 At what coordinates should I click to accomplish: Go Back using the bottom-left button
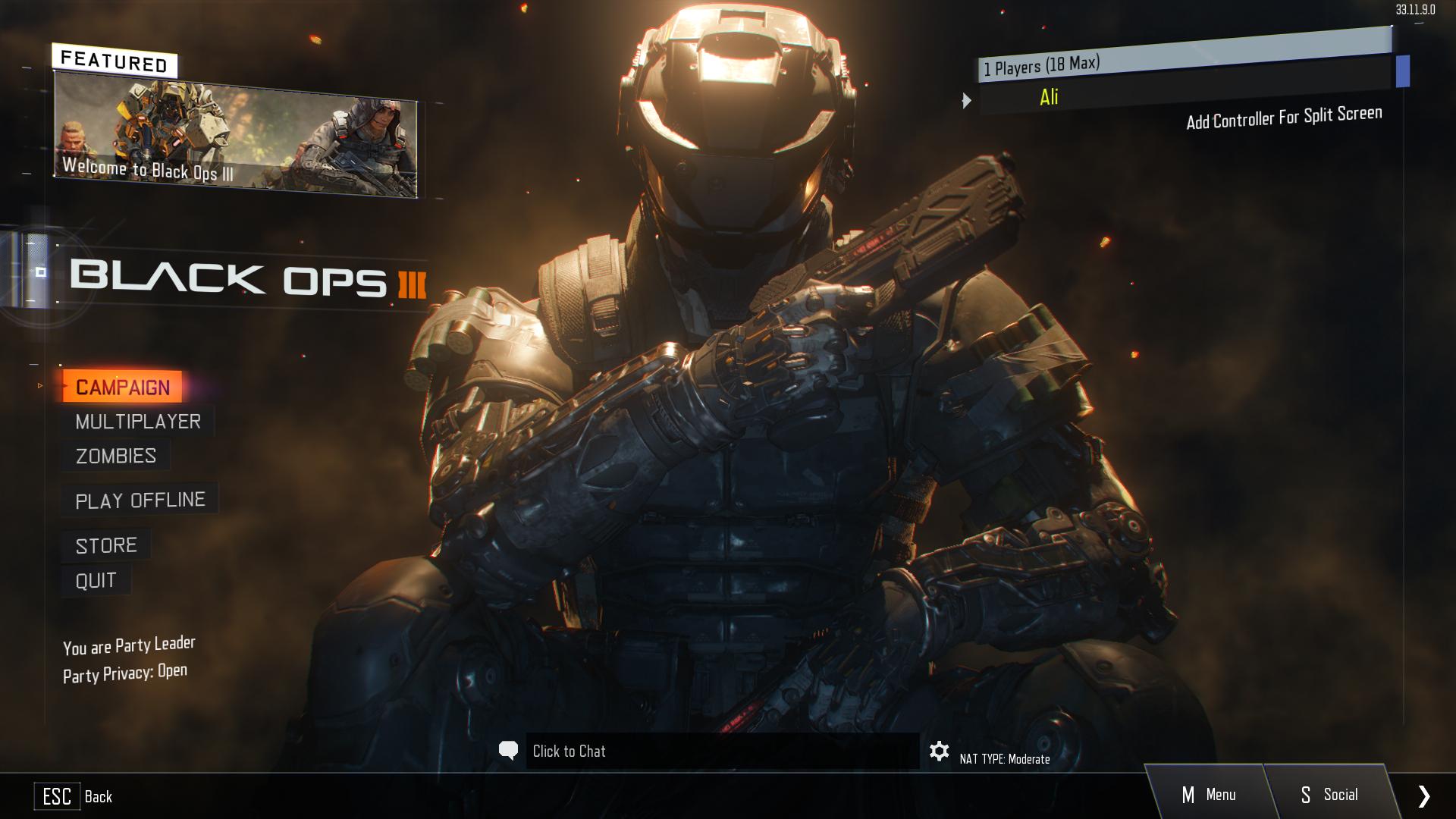coord(74,796)
